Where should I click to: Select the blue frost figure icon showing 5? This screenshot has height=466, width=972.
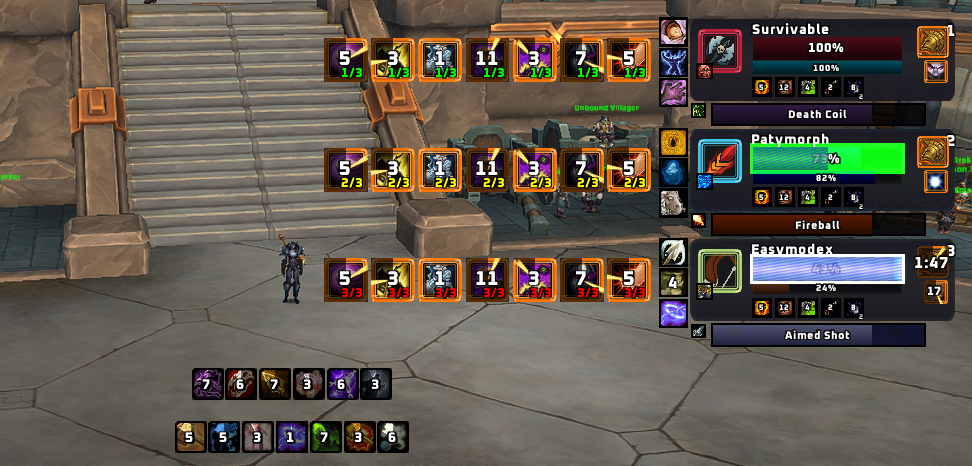point(224,437)
